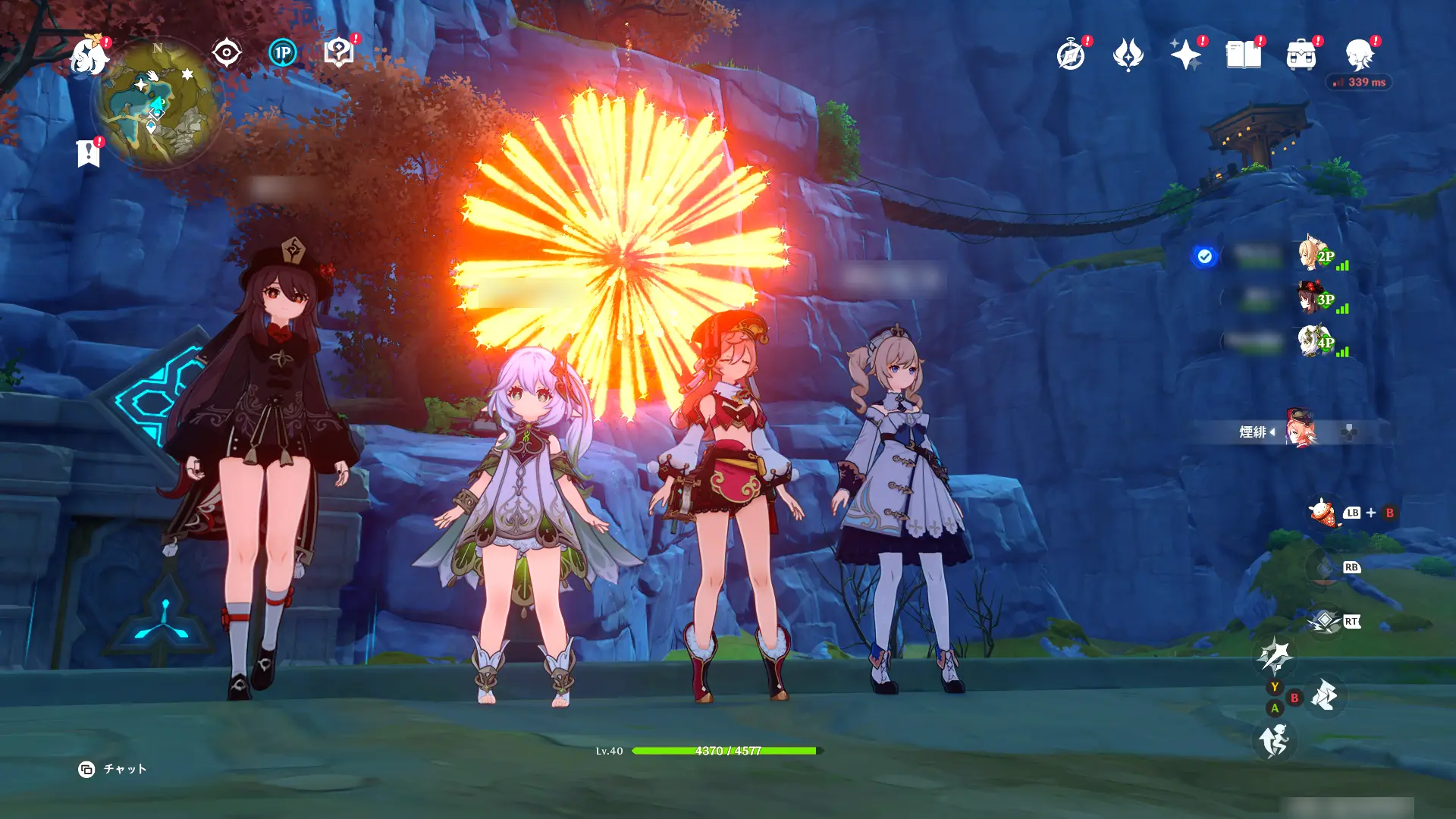This screenshot has height=819, width=1456.
Task: Open the circular minimap
Action: pyautogui.click(x=158, y=102)
